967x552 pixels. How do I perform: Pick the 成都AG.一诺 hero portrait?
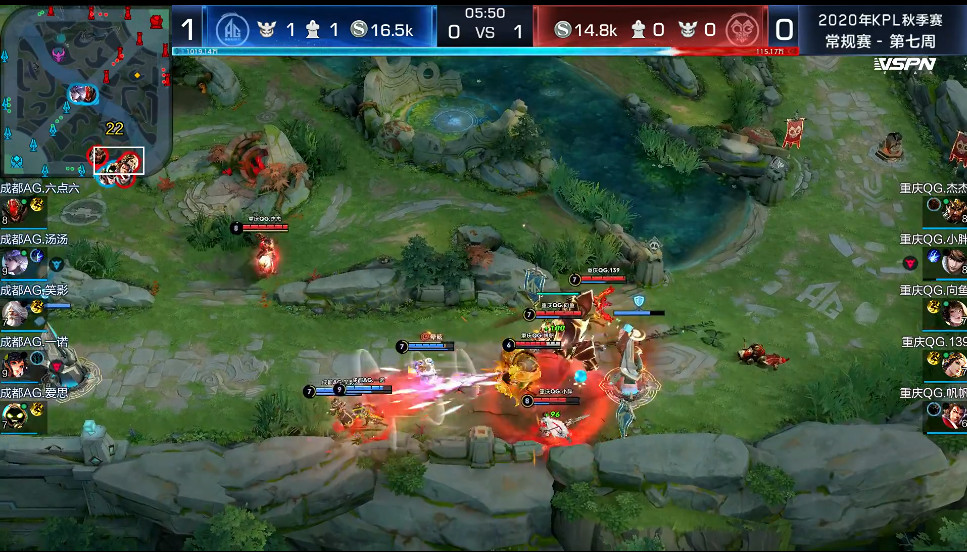(16, 364)
